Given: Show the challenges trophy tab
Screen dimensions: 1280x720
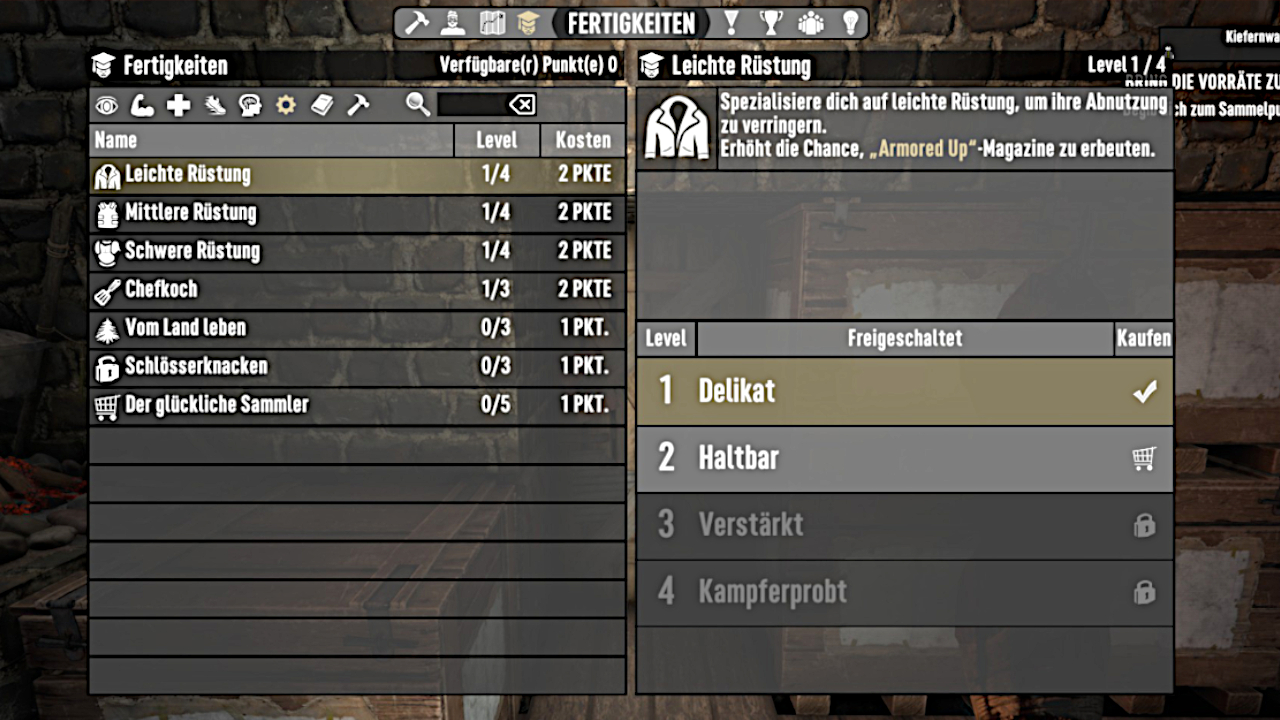Looking at the screenshot, I should [x=770, y=22].
